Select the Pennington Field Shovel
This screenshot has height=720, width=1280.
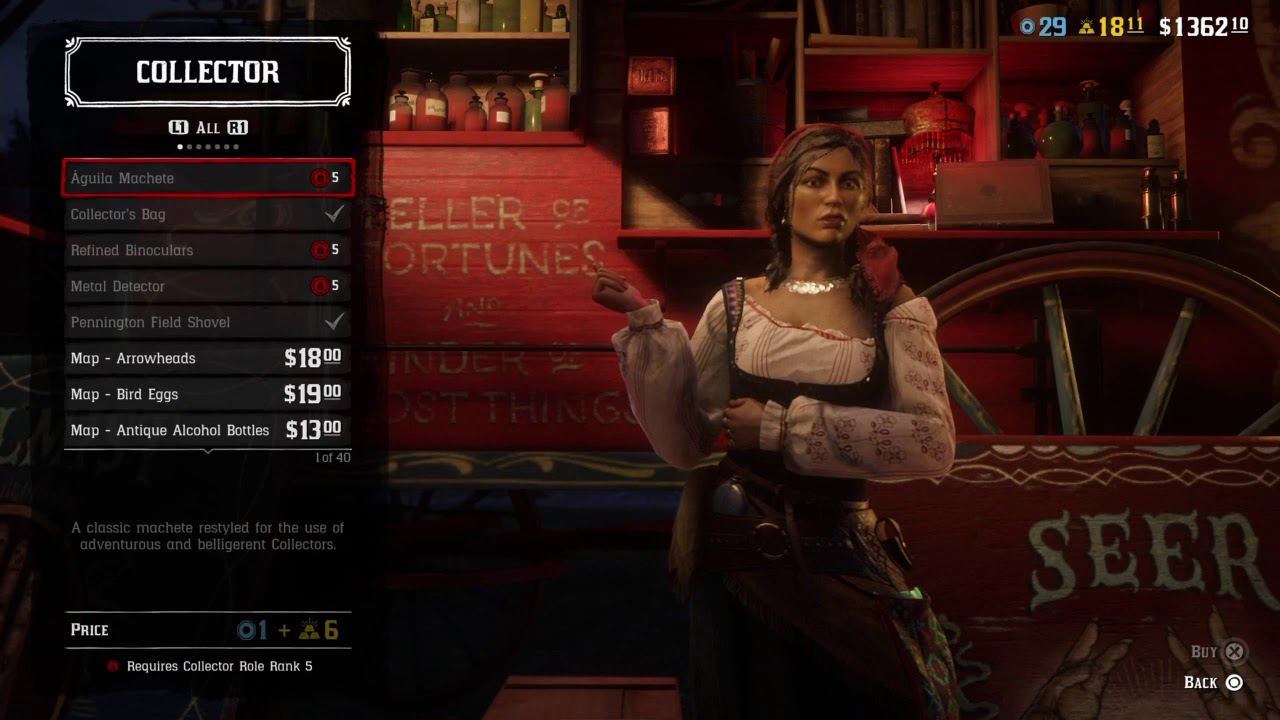tap(207, 322)
